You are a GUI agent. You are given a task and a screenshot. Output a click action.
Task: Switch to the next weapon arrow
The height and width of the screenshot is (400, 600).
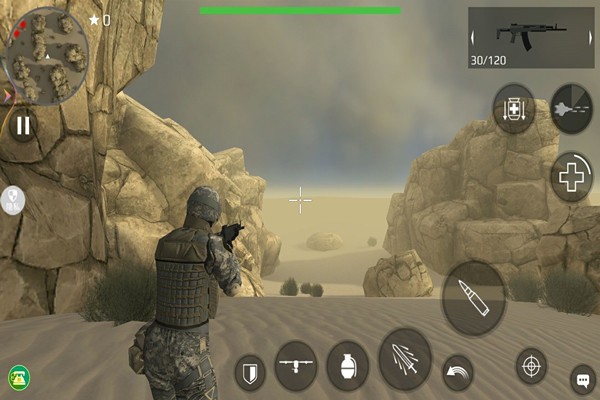[588, 39]
